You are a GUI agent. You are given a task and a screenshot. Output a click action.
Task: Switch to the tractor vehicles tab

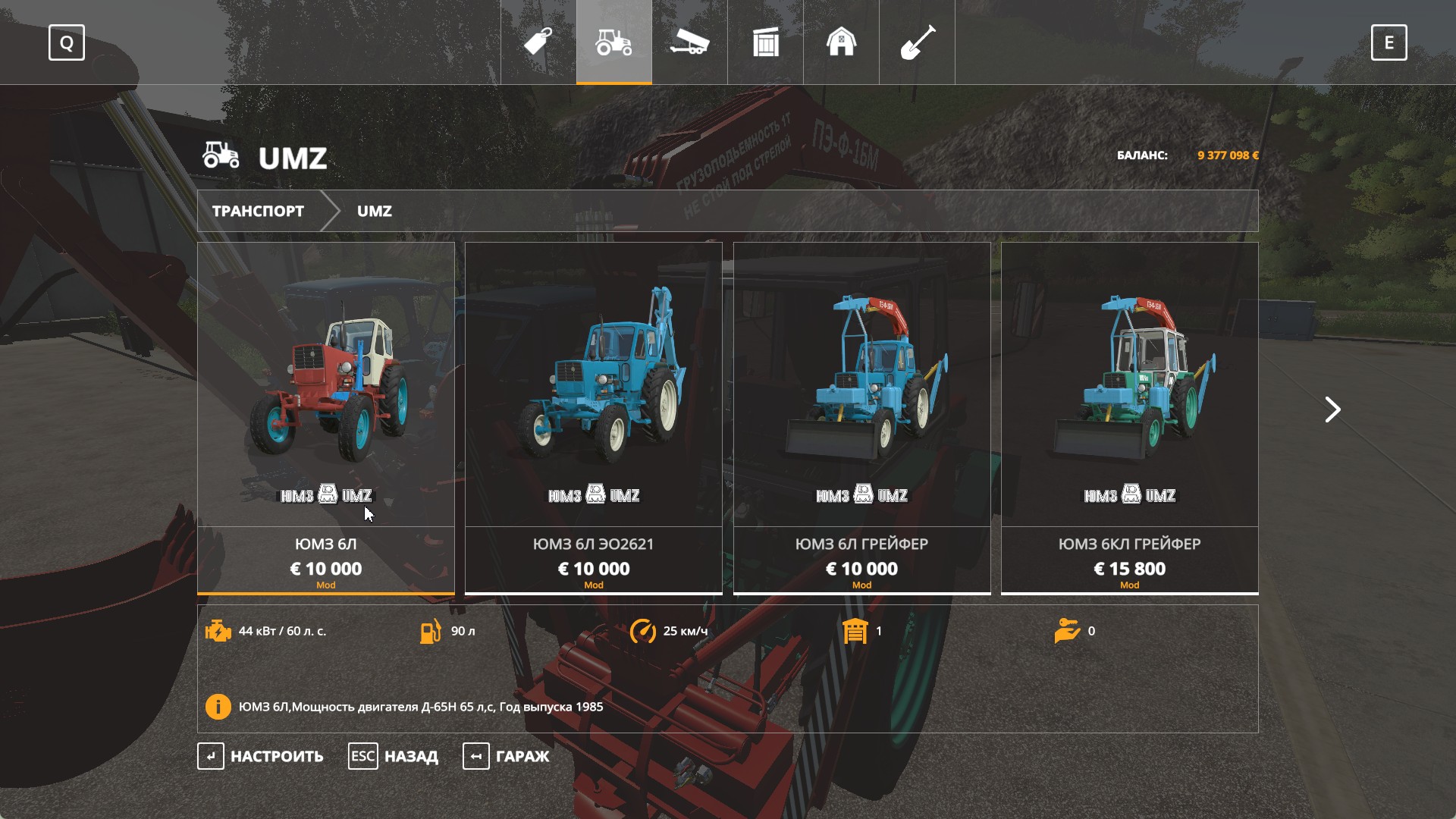click(x=614, y=42)
